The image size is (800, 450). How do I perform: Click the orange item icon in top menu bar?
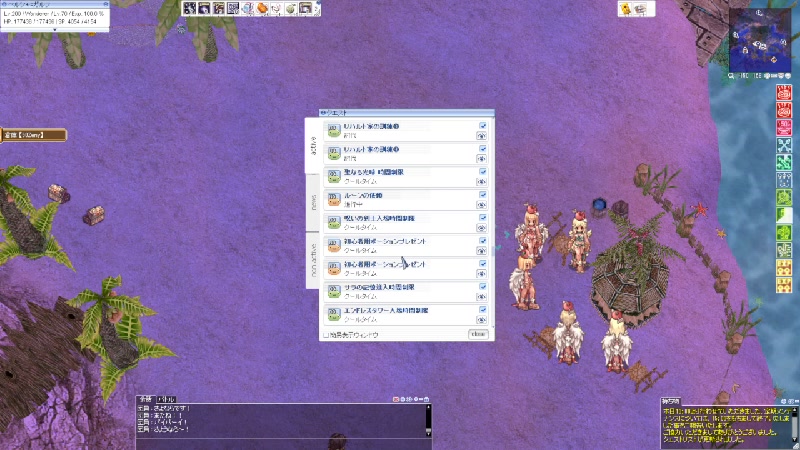(262, 9)
